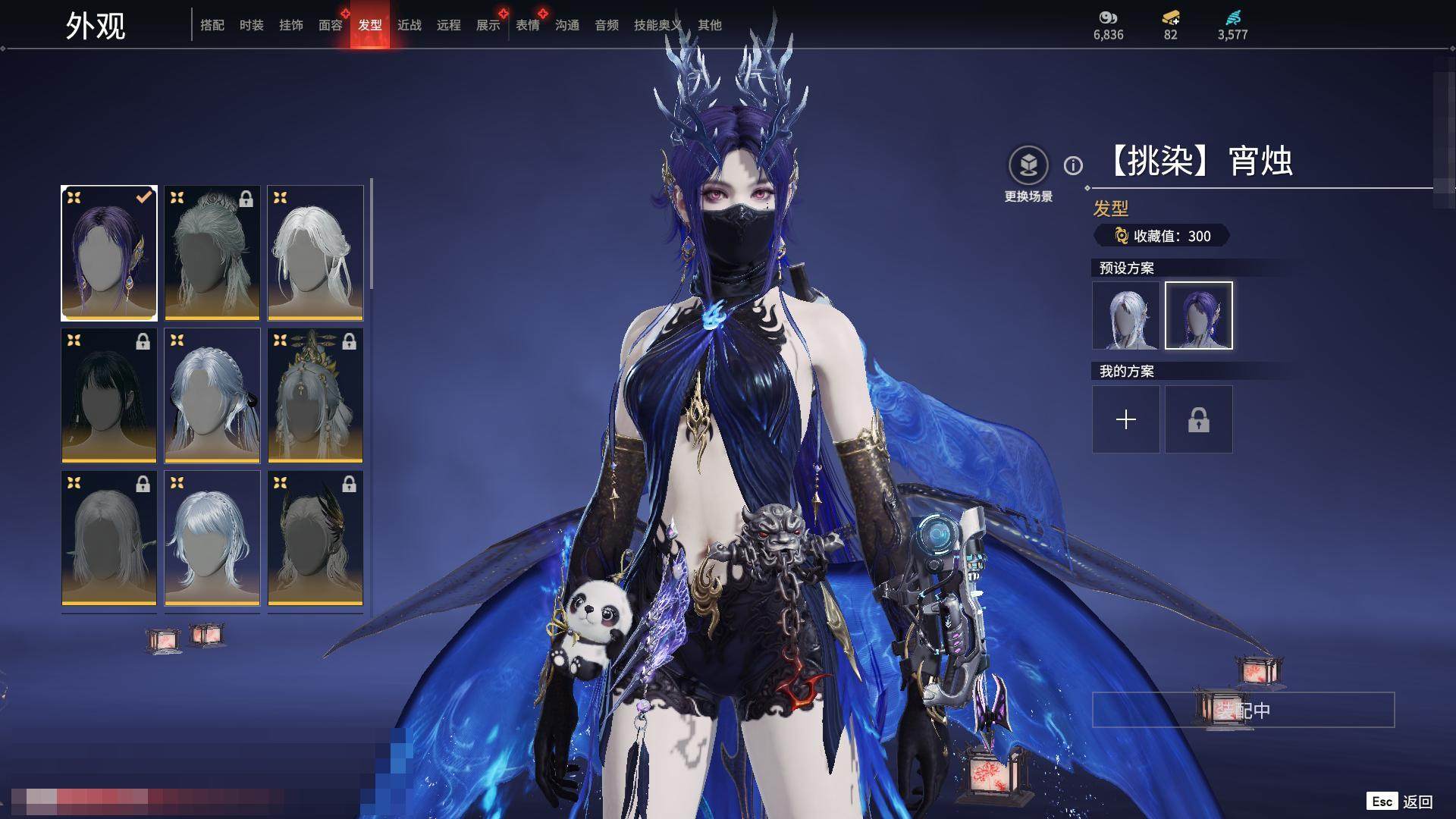
Task: Select the 挂饰 tab
Action: pyautogui.click(x=291, y=25)
